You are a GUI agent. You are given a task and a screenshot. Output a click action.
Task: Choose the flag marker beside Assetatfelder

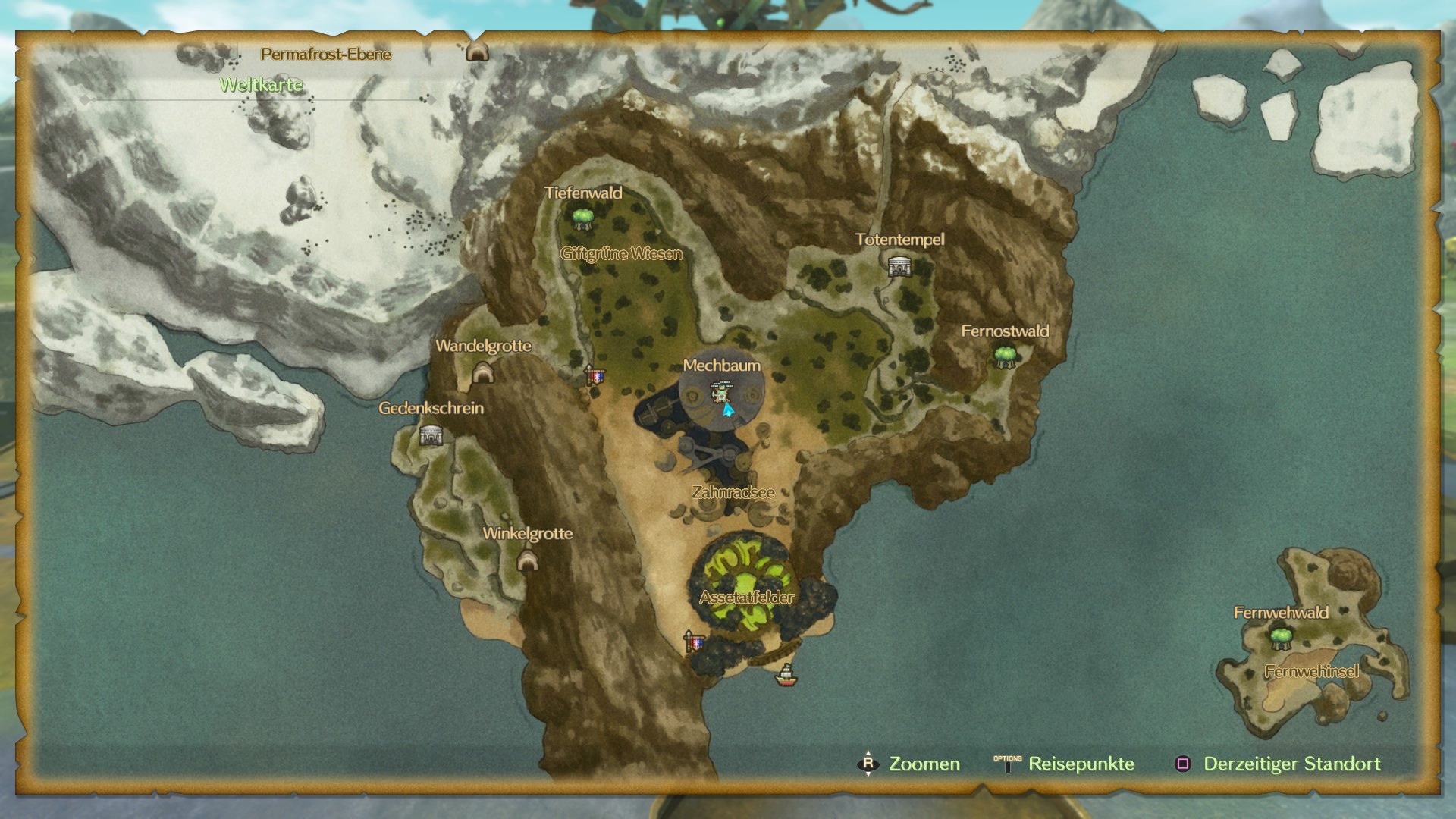(x=694, y=642)
